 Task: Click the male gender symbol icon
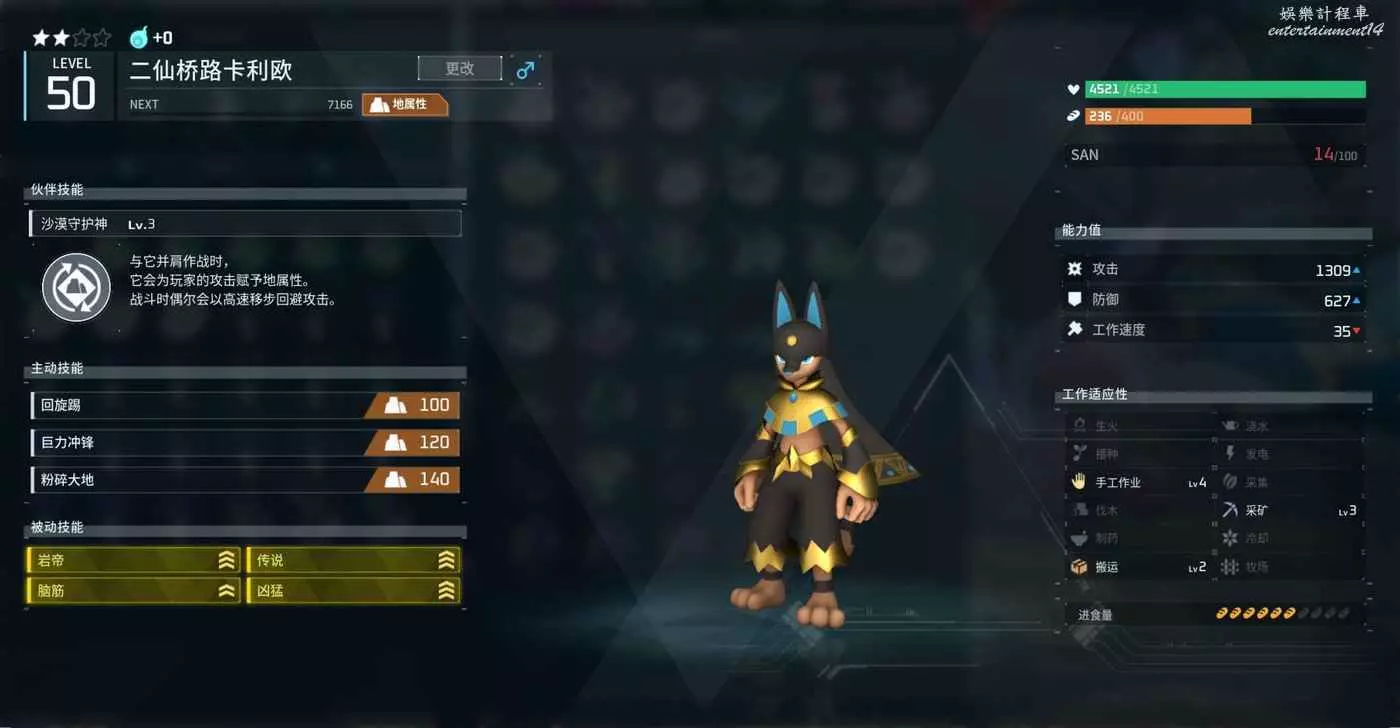click(x=525, y=70)
